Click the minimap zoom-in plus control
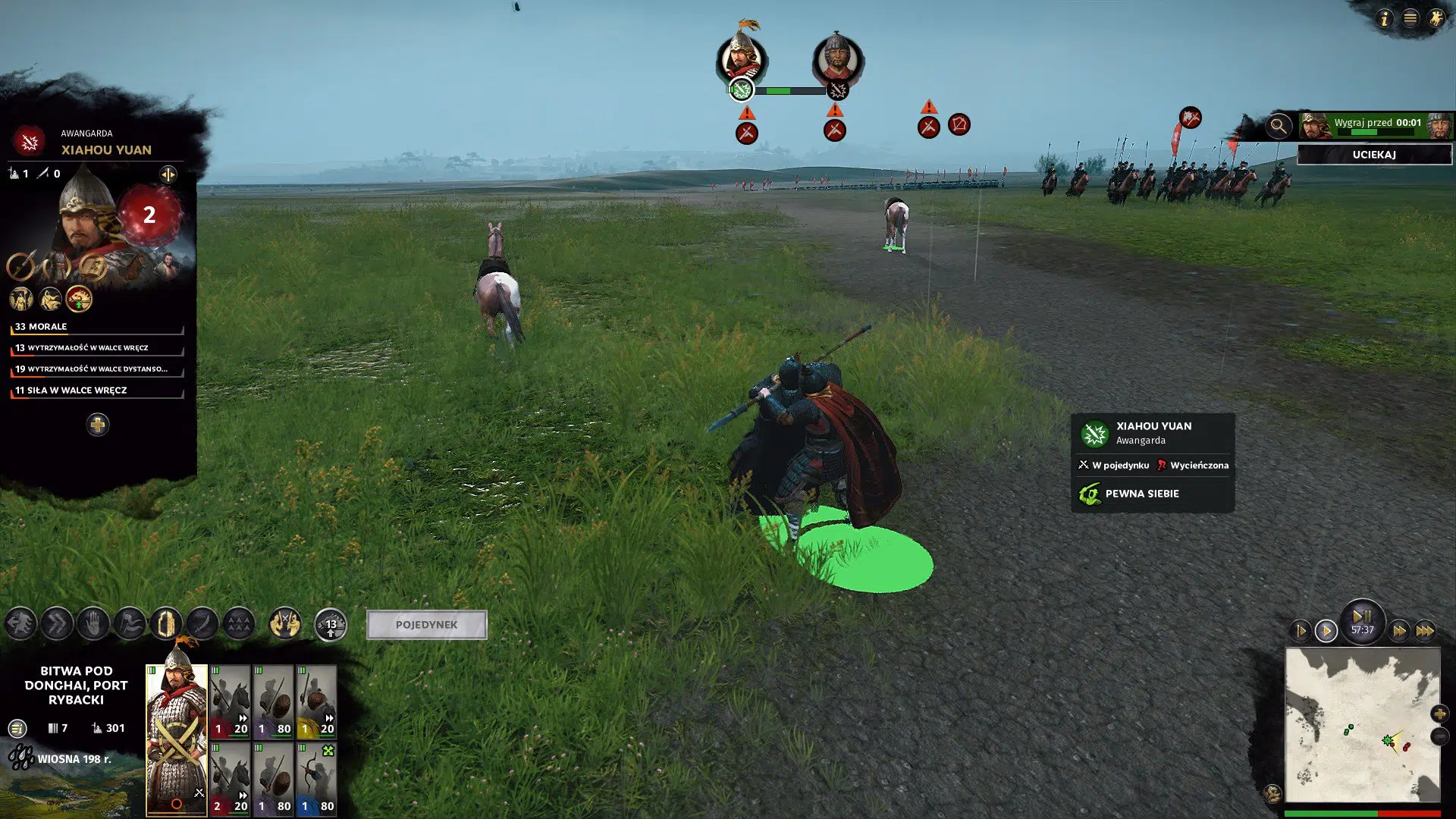Screen dimensions: 1456x819 click(1440, 713)
